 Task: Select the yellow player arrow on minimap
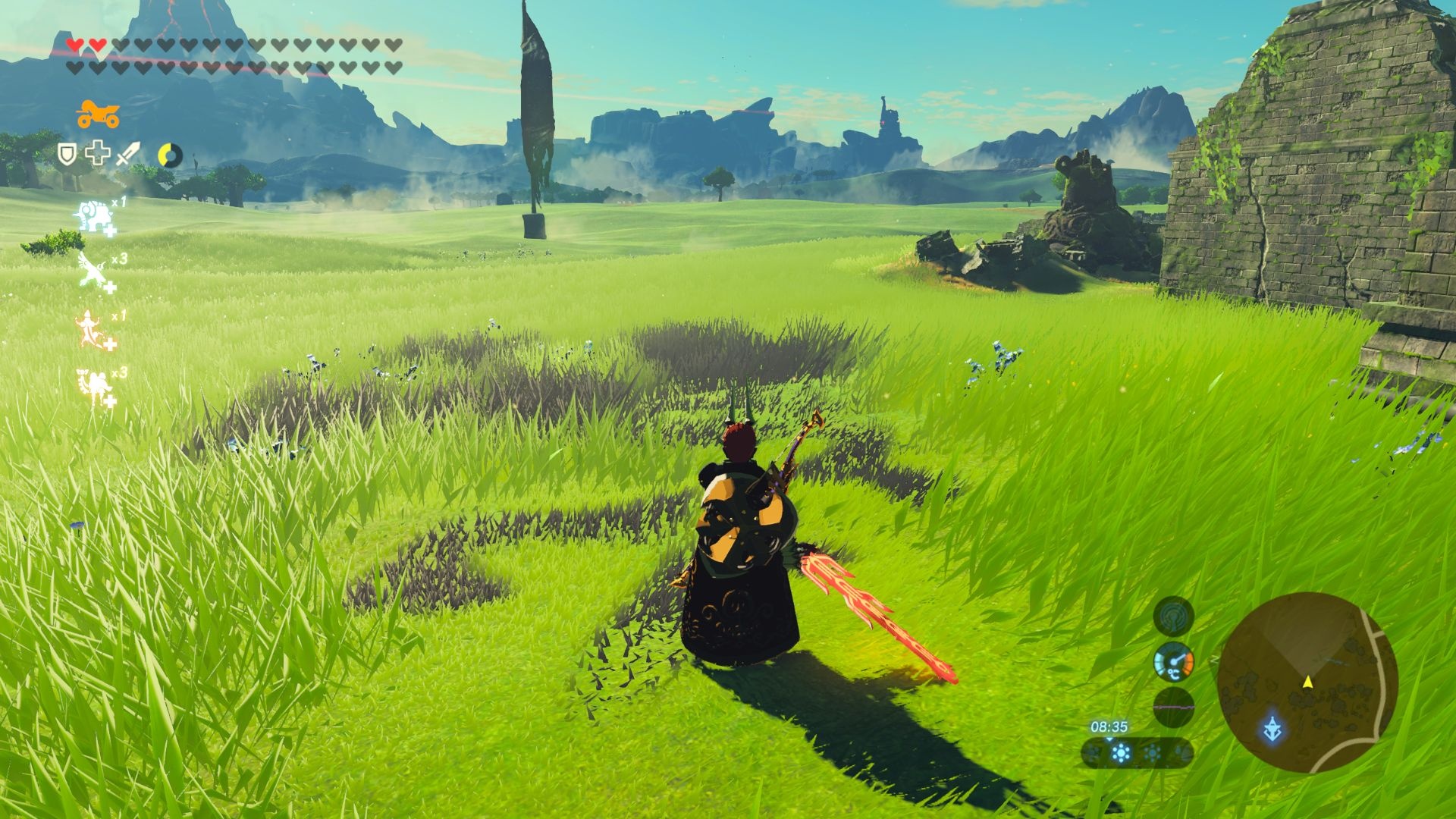[x=1307, y=682]
